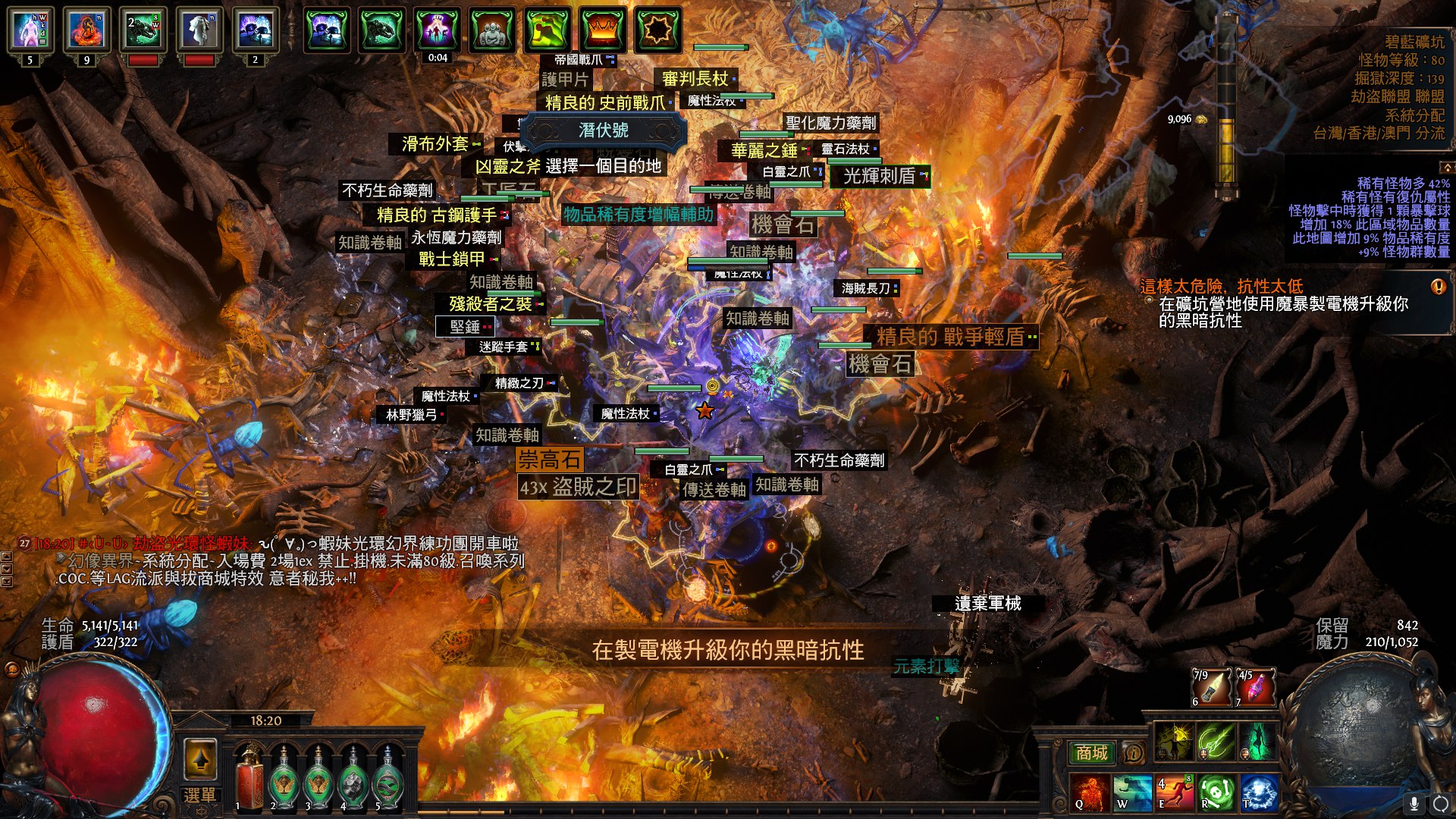Activate the running figure skill on E
Image resolution: width=1456 pixels, height=819 pixels.
(1174, 792)
